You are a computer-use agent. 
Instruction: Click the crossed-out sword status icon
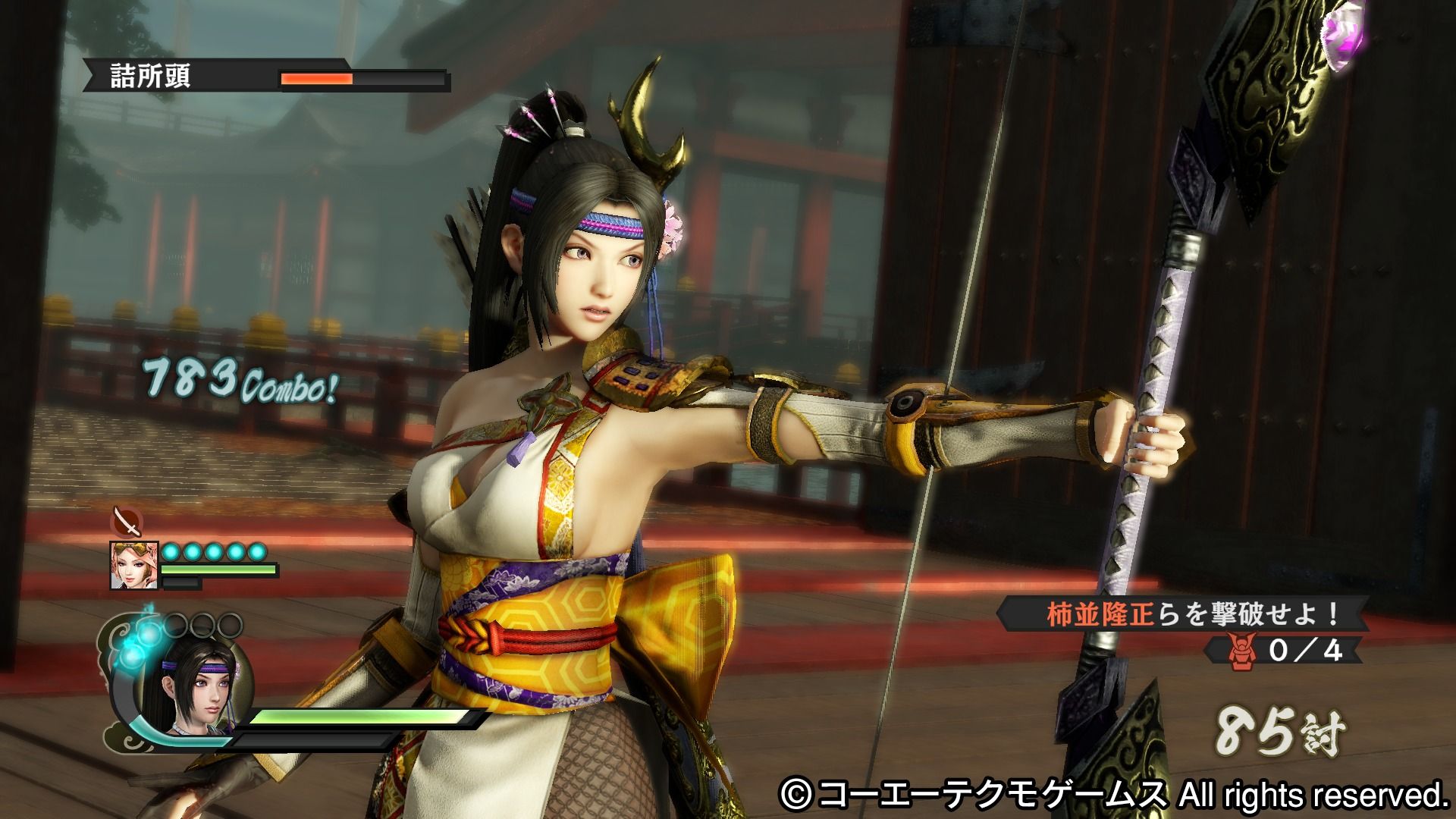coord(126,522)
